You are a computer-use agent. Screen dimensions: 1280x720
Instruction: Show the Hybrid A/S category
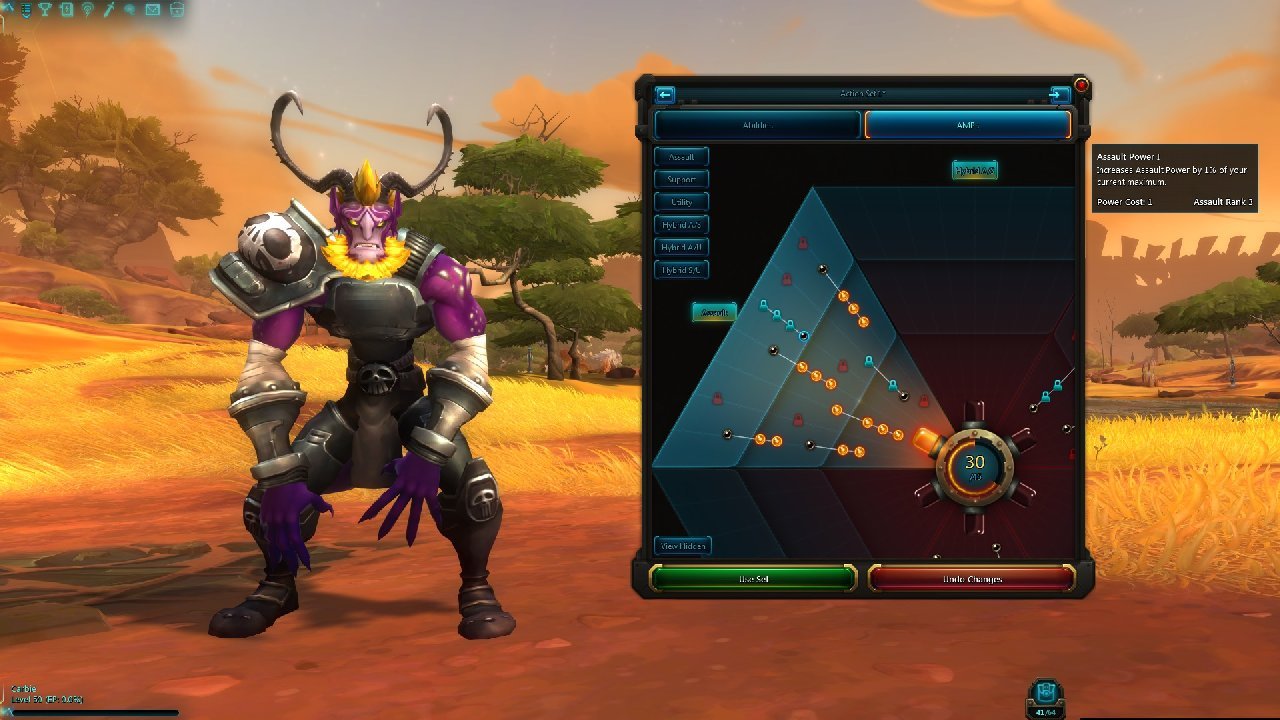tap(681, 225)
